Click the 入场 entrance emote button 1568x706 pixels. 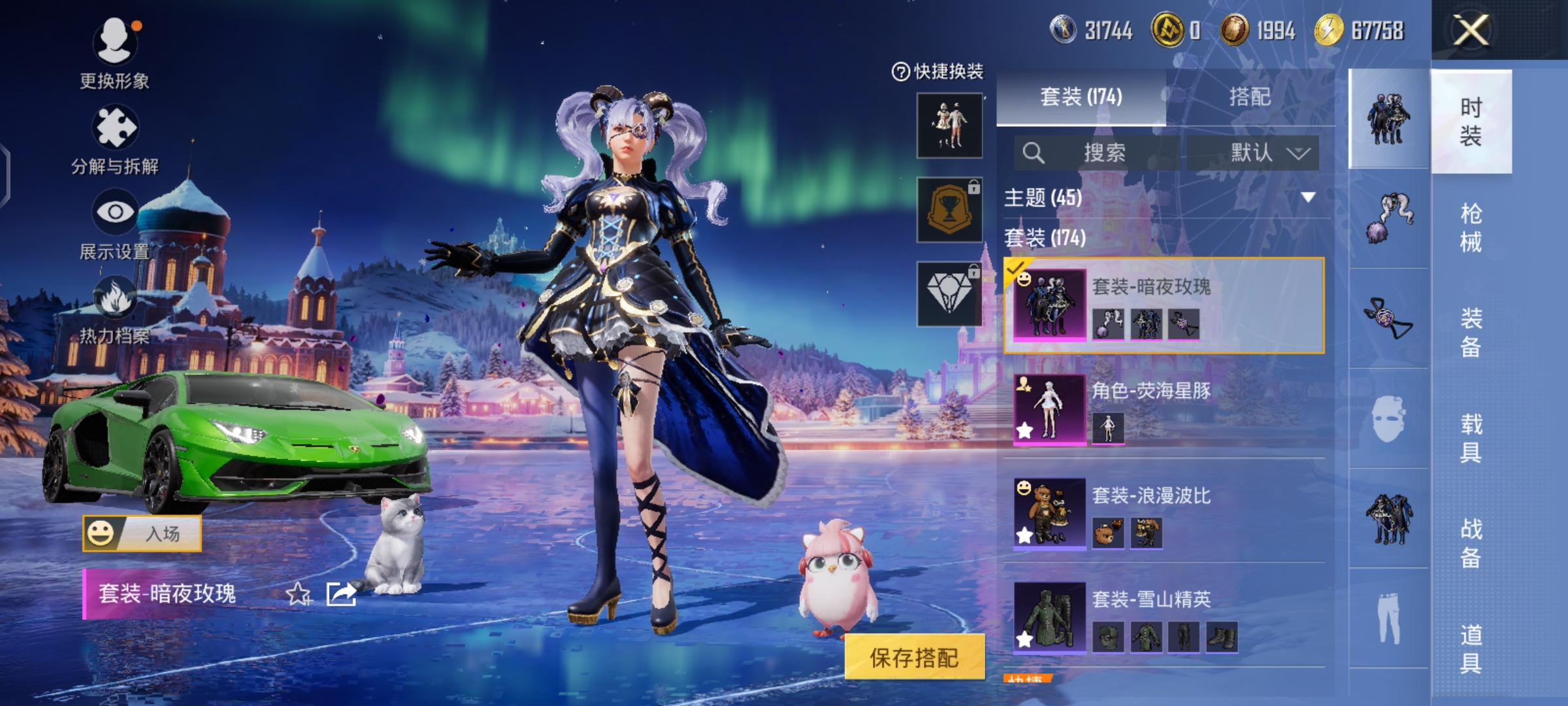pos(142,533)
